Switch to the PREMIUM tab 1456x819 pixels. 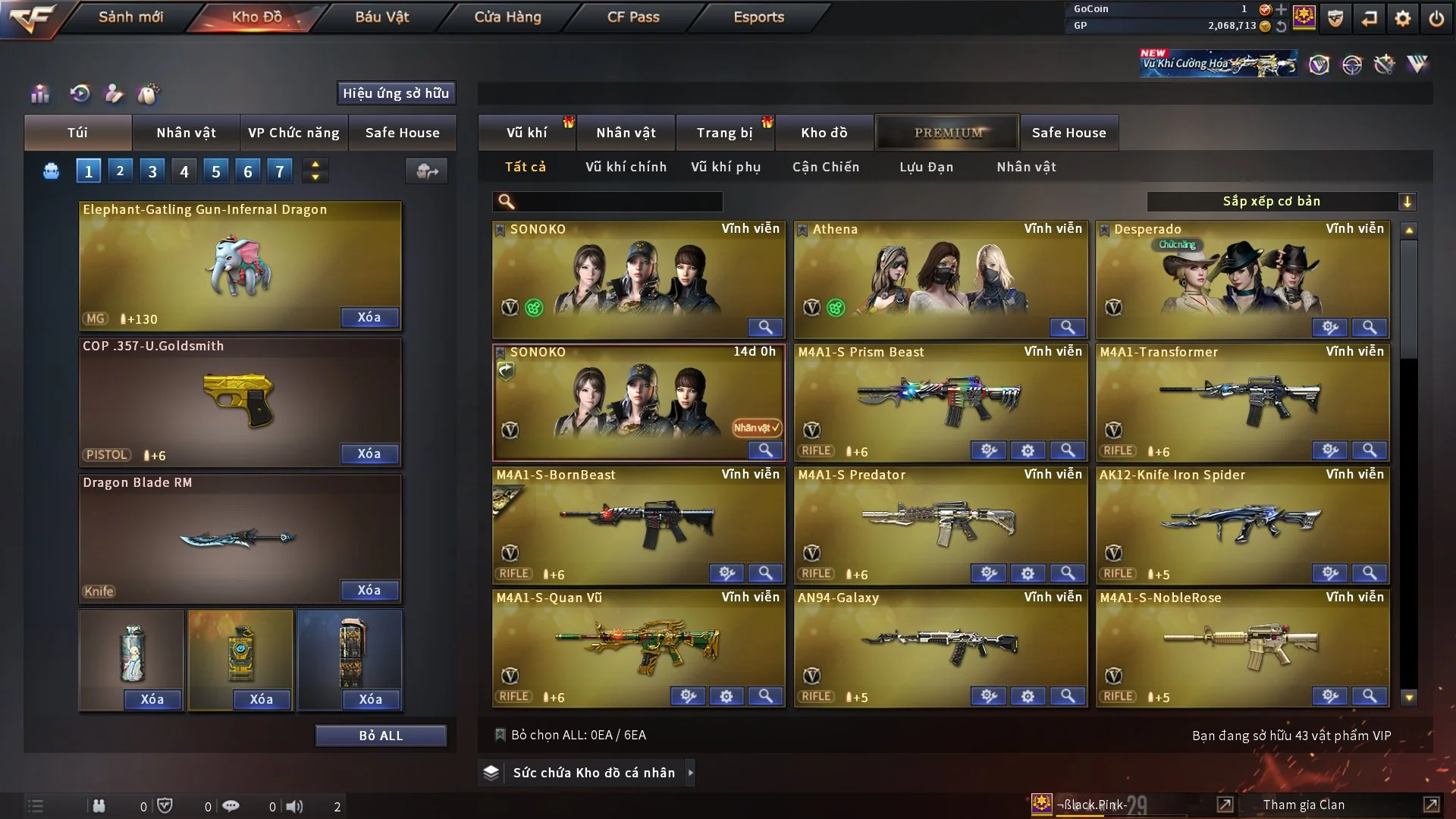pos(947,132)
